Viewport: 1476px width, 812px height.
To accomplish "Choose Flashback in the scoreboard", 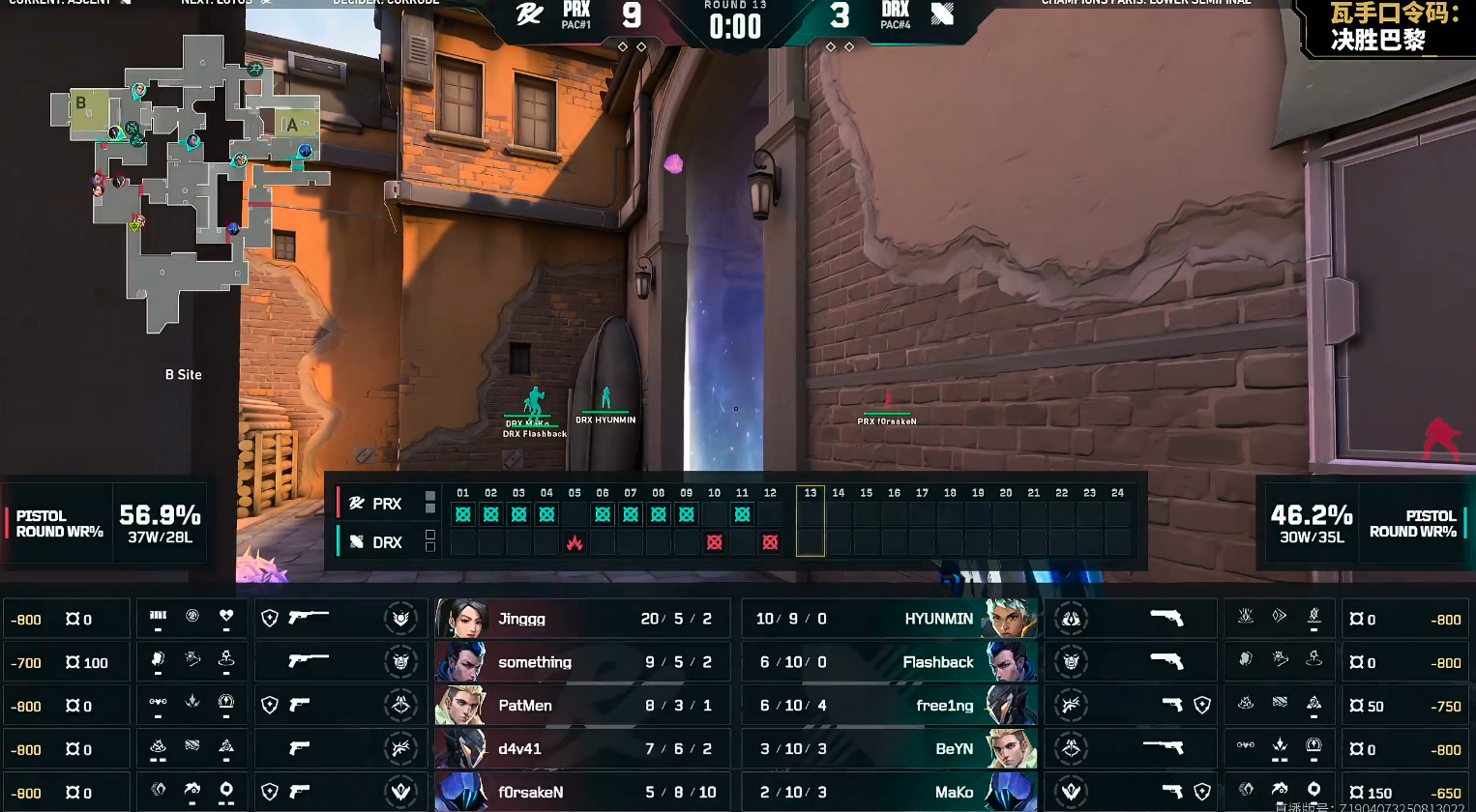I will tap(890, 662).
